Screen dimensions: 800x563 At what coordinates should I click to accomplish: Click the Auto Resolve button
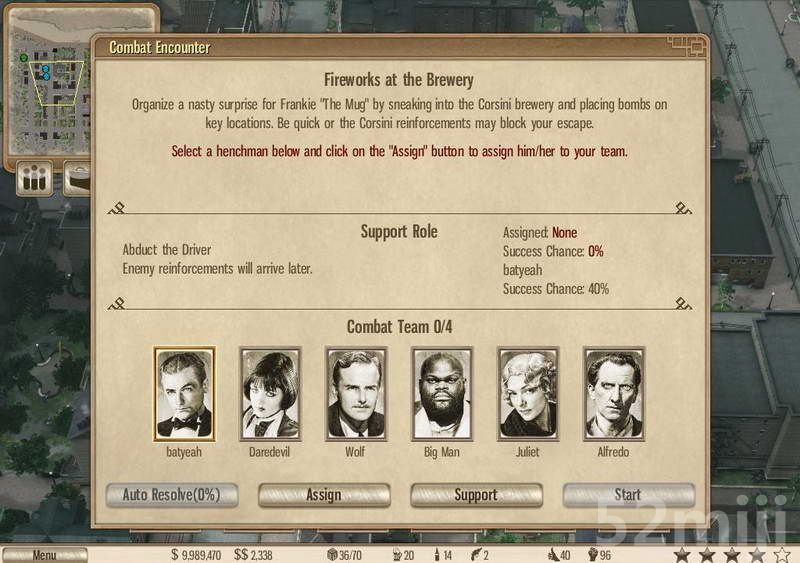171,495
